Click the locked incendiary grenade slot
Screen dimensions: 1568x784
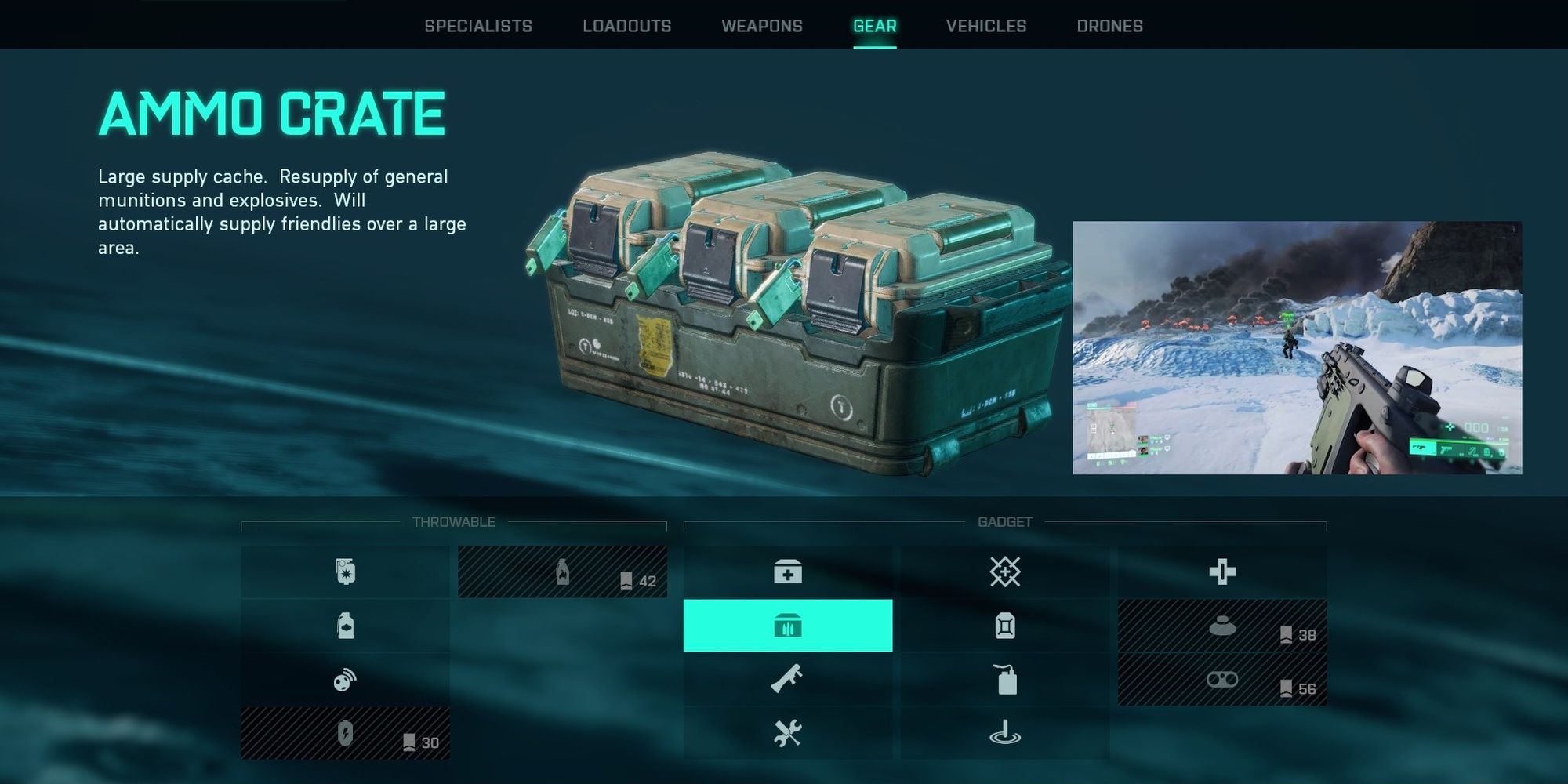click(x=562, y=572)
